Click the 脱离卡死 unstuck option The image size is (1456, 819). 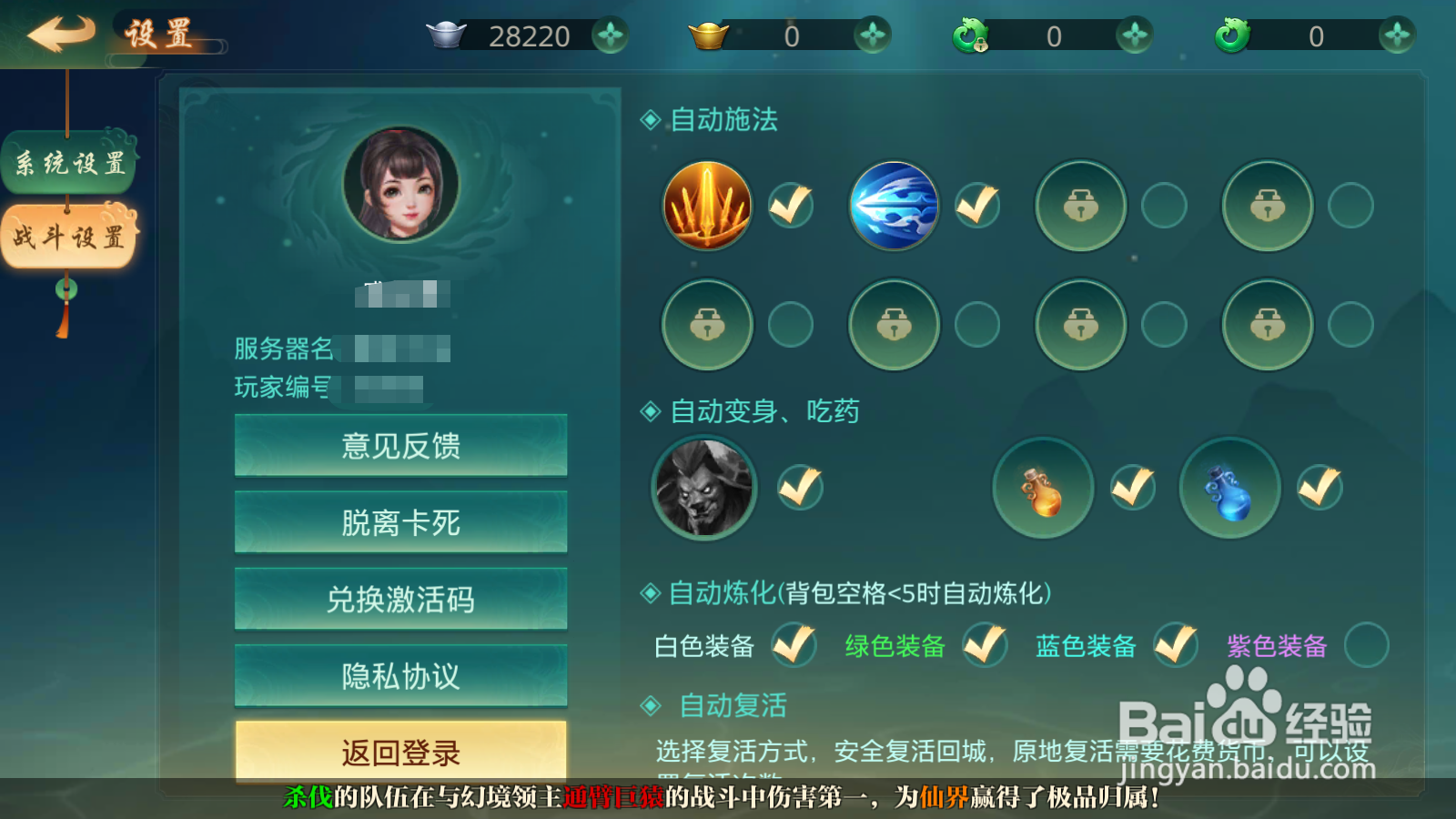coord(403,522)
